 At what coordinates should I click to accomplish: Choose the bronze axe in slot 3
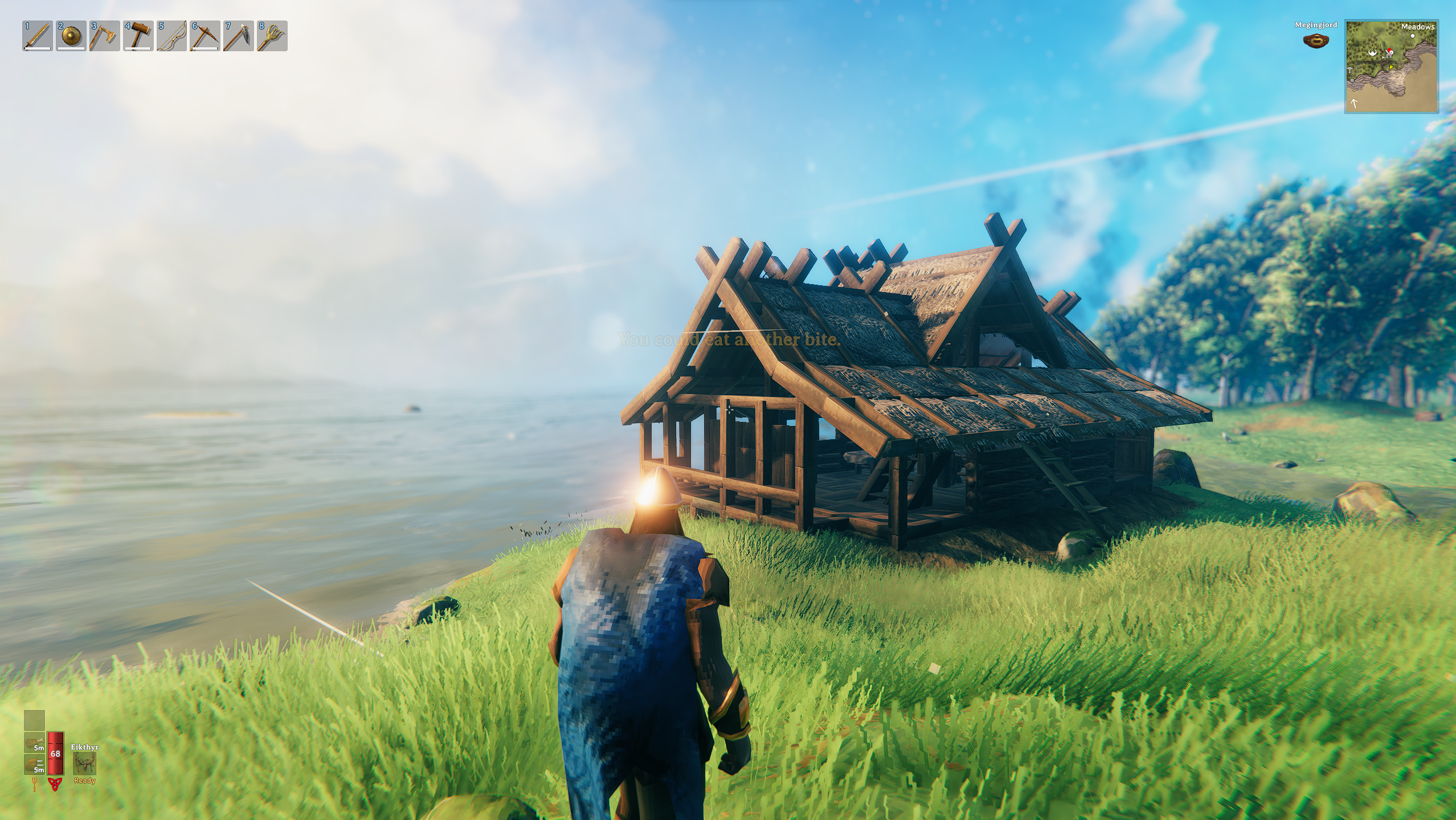click(x=105, y=36)
